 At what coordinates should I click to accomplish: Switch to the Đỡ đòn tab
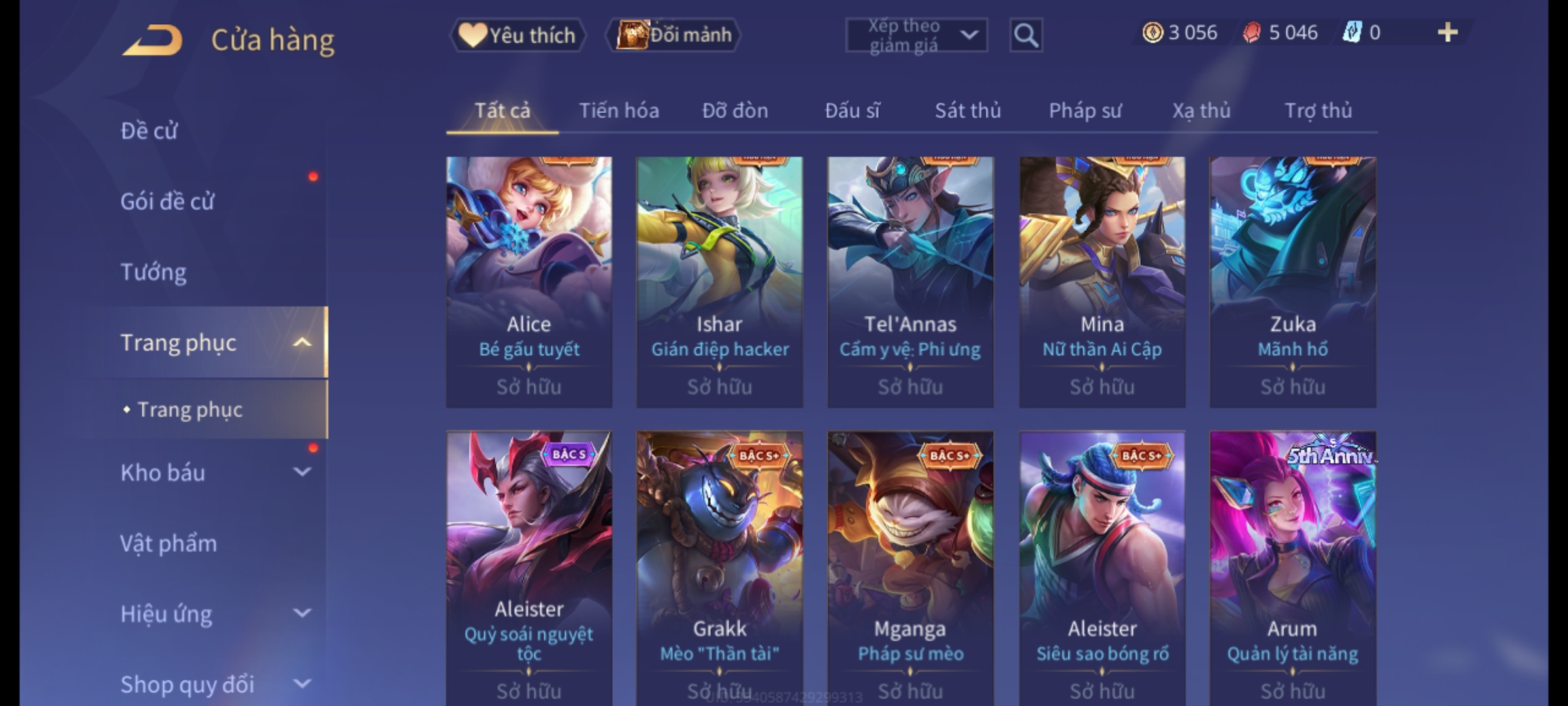point(735,110)
